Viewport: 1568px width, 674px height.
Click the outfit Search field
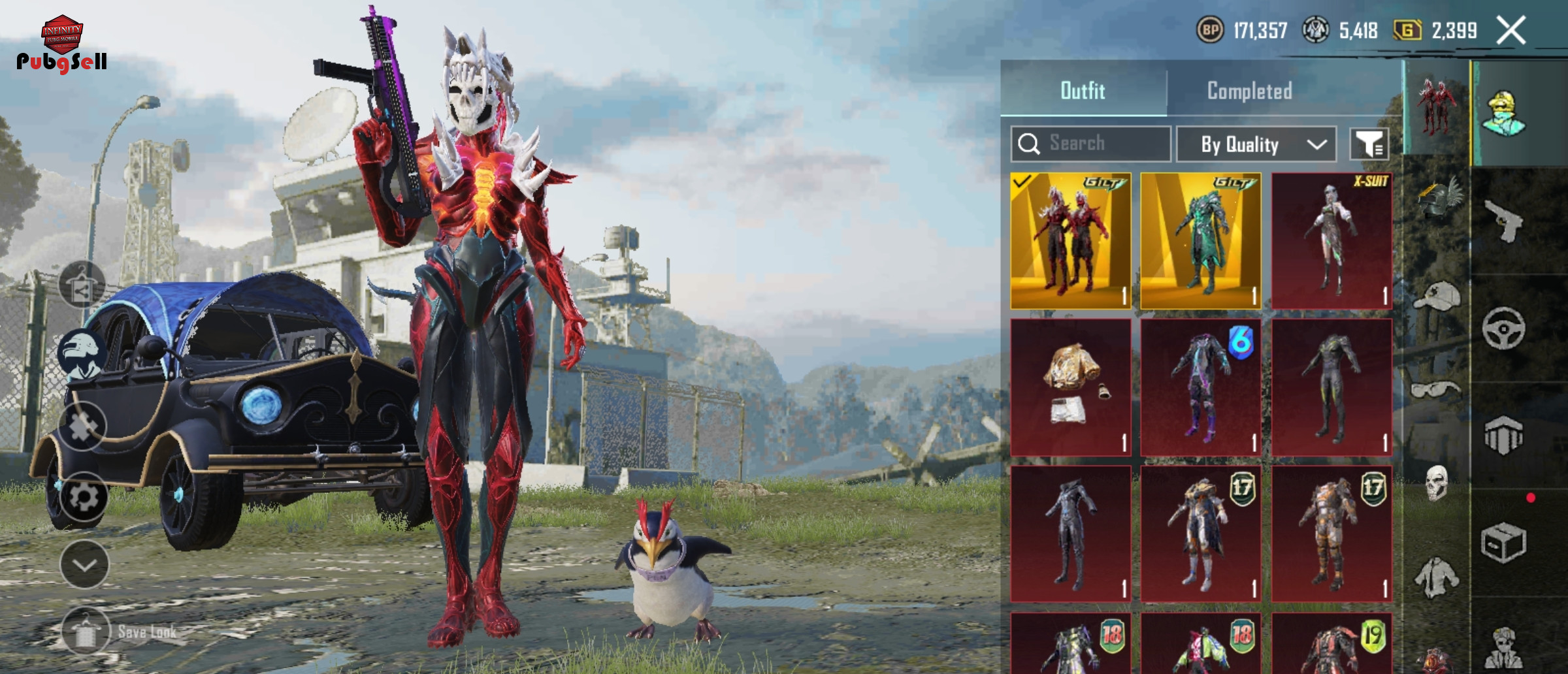pyautogui.click(x=1091, y=144)
